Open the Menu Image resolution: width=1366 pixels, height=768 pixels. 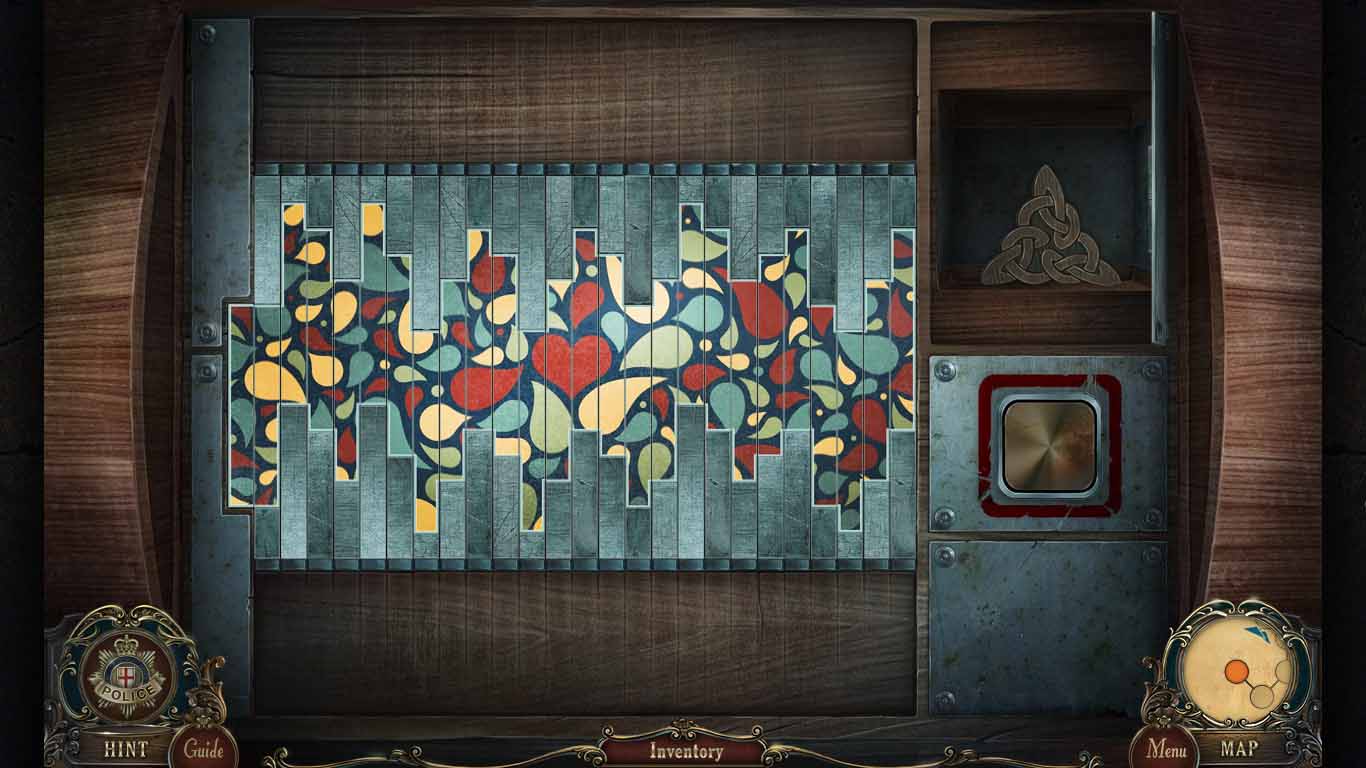[1166, 747]
